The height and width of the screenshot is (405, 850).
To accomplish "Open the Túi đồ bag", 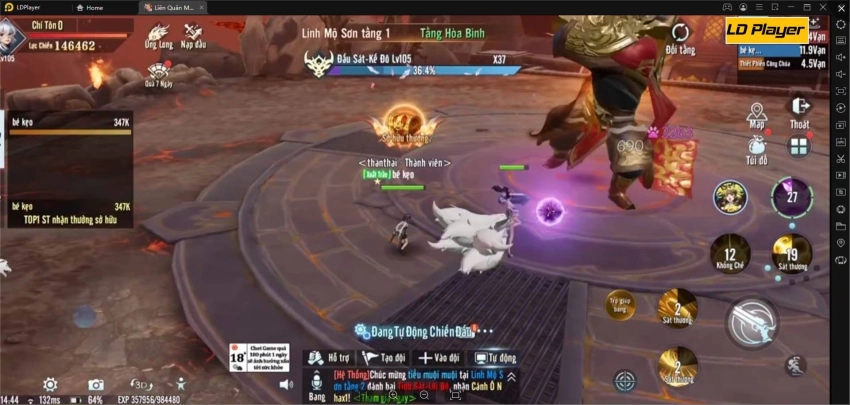I will [x=756, y=148].
